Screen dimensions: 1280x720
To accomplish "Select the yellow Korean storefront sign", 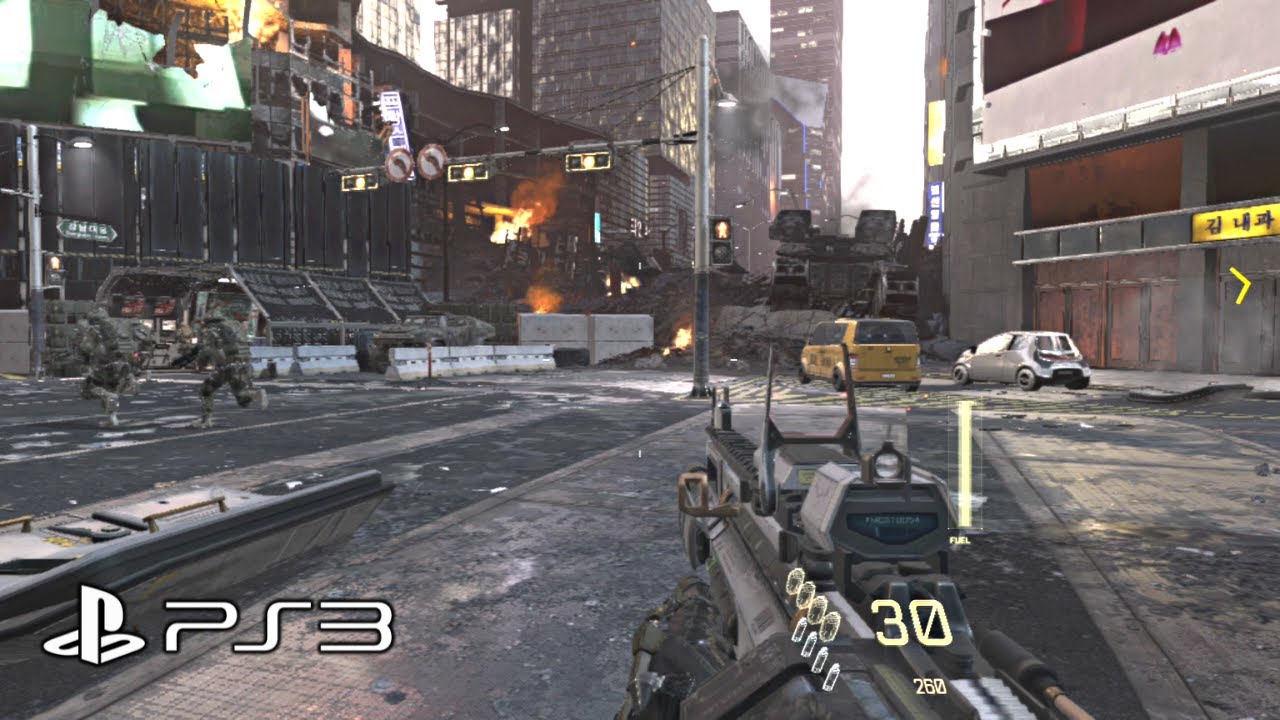I will pyautogui.click(x=1234, y=225).
